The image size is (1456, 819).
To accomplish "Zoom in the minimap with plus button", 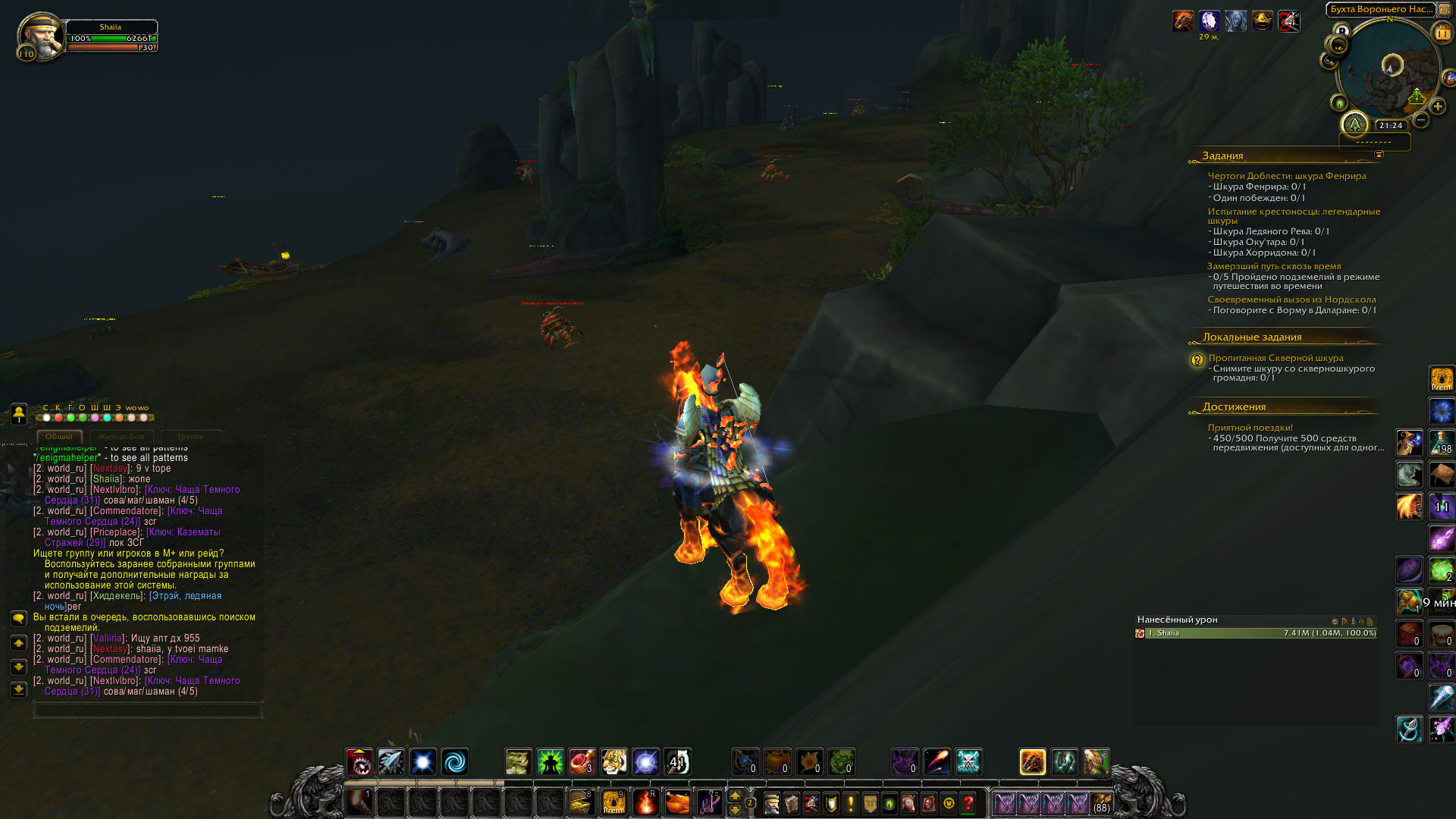I will 1438,106.
